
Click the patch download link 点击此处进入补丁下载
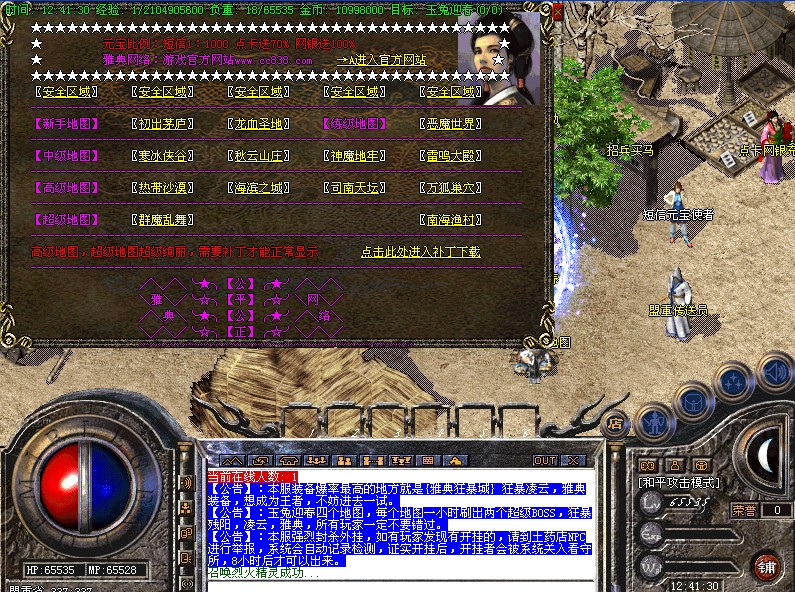click(x=420, y=252)
